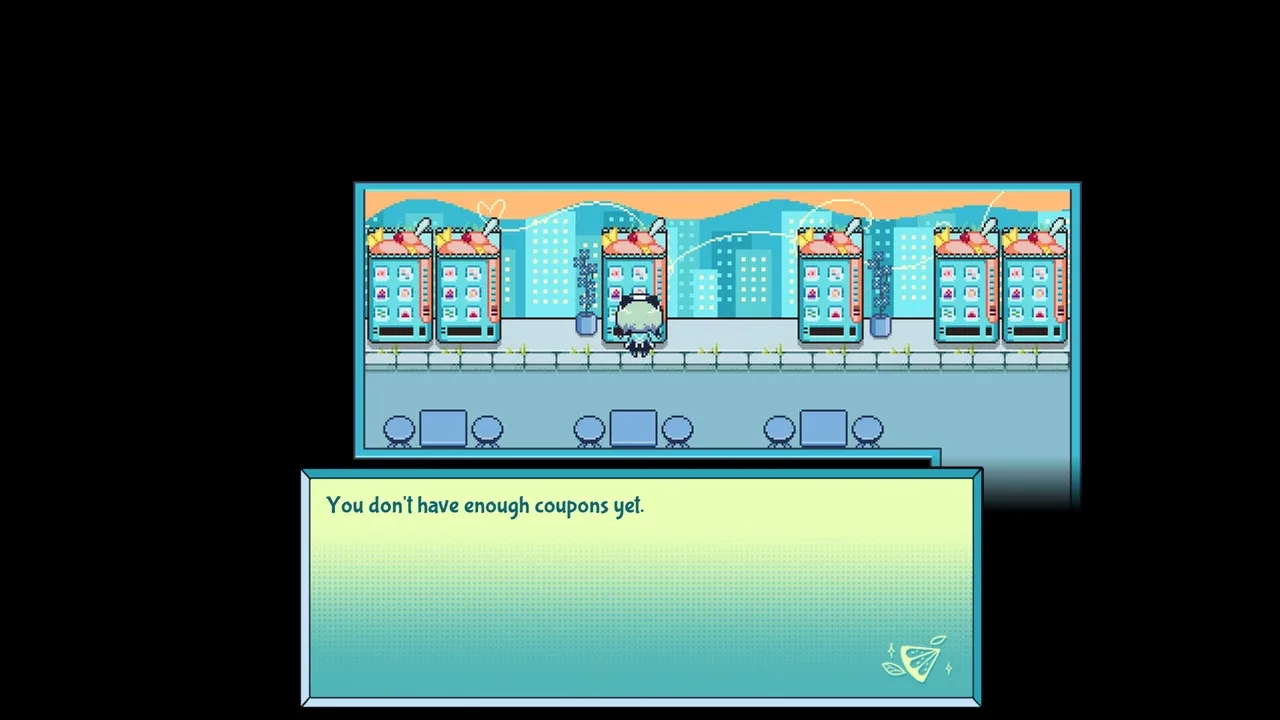The image size is (1280, 720).
Task: Dismiss the not enough coupons message box
Action: tap(640, 585)
